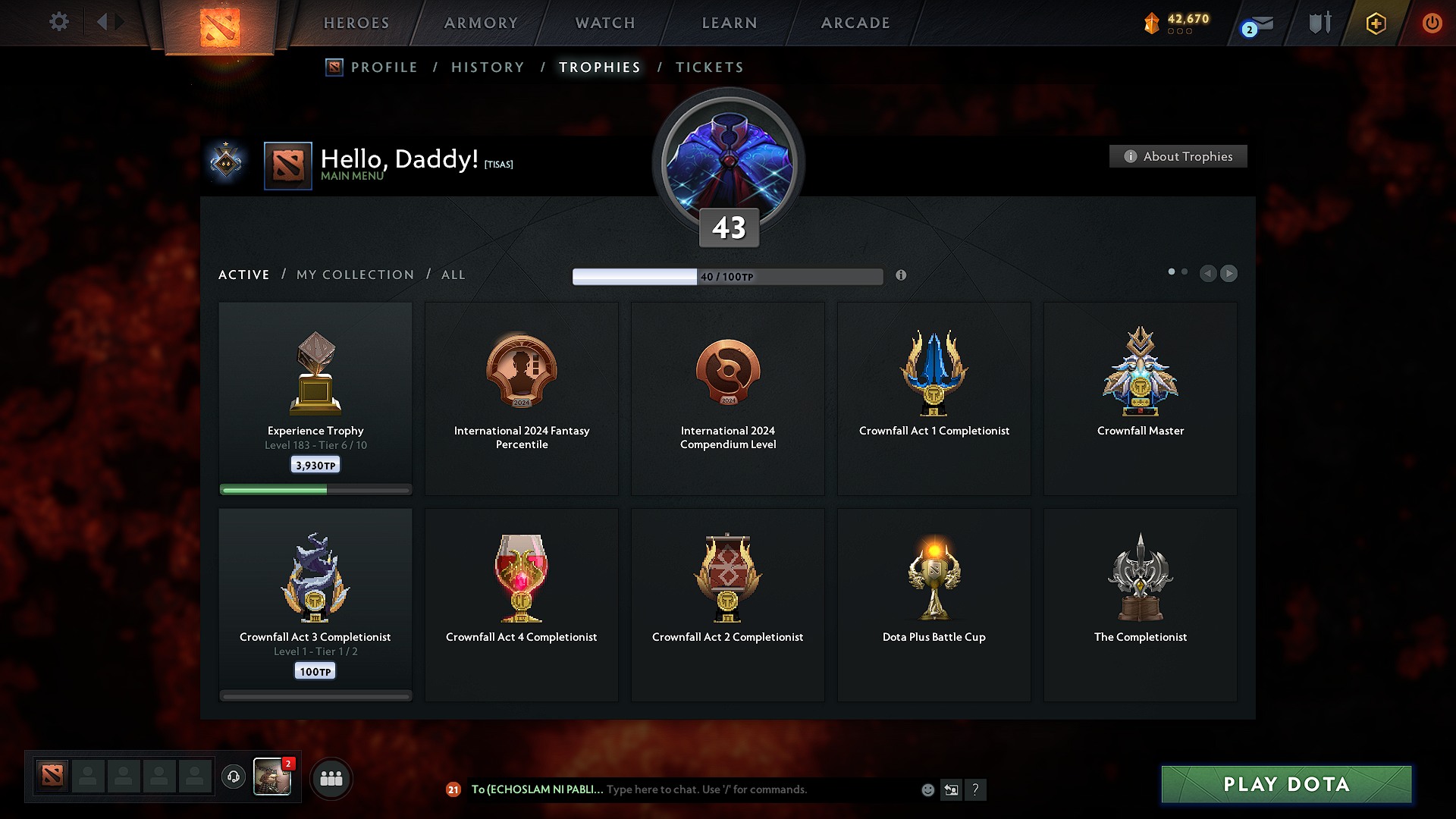The image size is (1456, 819).
Task: Open the friends list icon
Action: 331,778
